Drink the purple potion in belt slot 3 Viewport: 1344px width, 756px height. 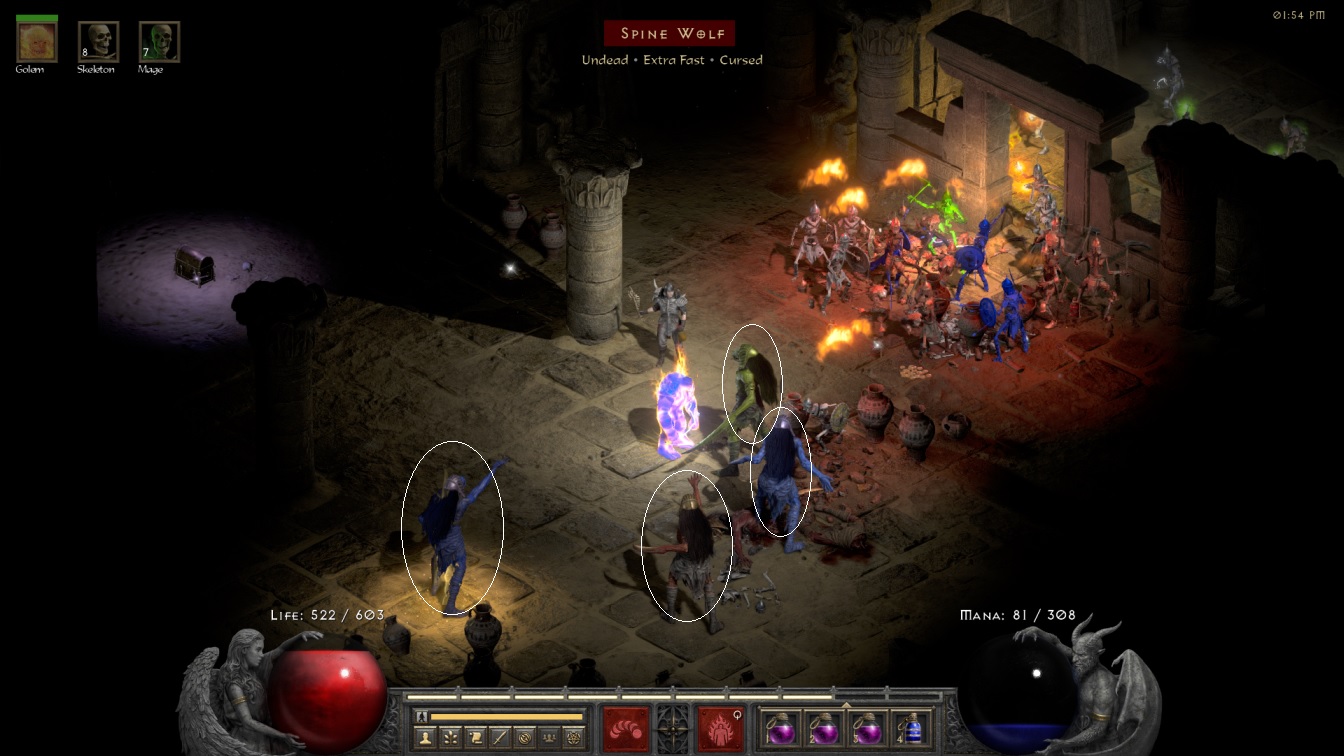click(868, 727)
